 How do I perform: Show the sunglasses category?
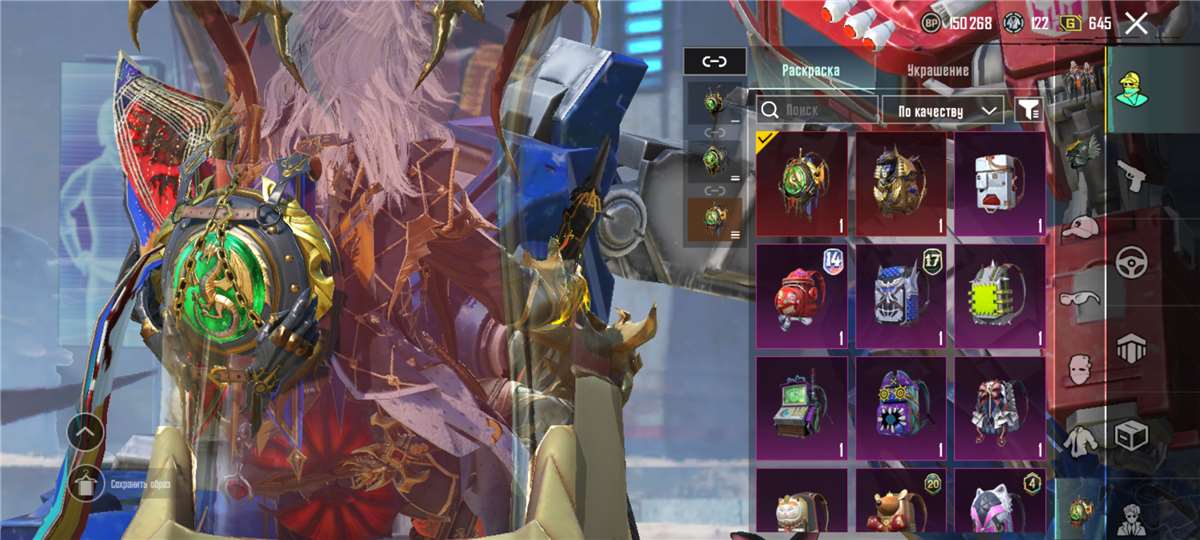pos(1079,299)
